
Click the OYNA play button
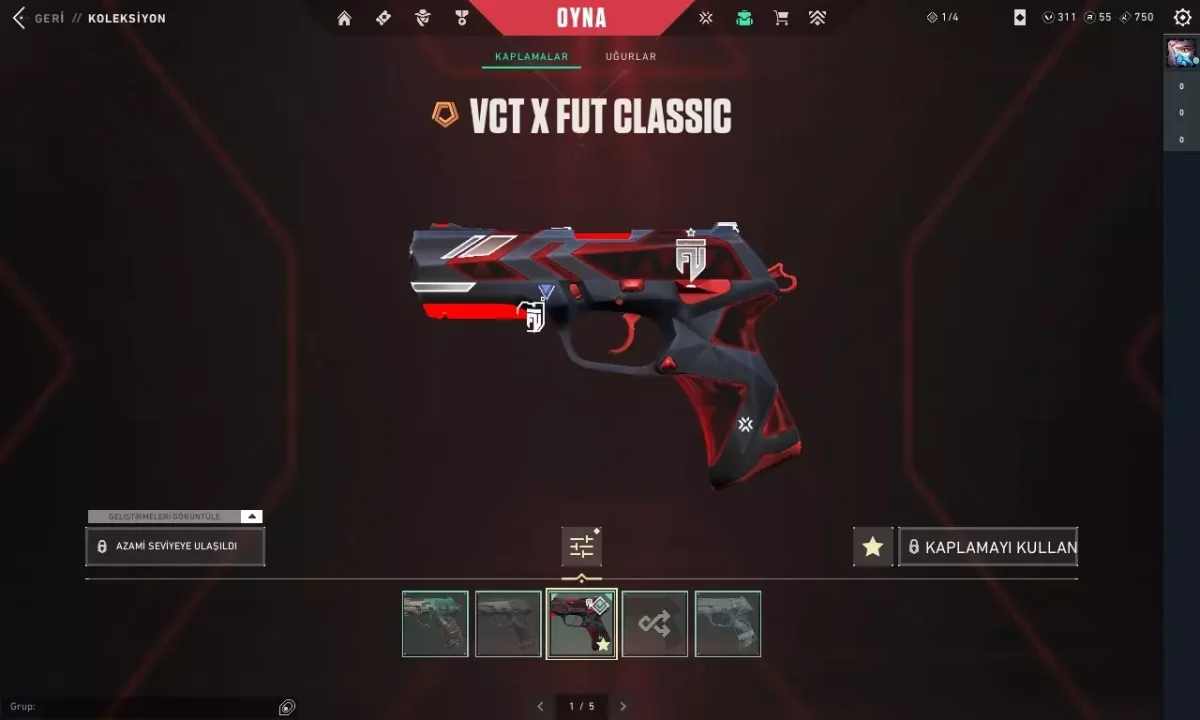pyautogui.click(x=581, y=18)
